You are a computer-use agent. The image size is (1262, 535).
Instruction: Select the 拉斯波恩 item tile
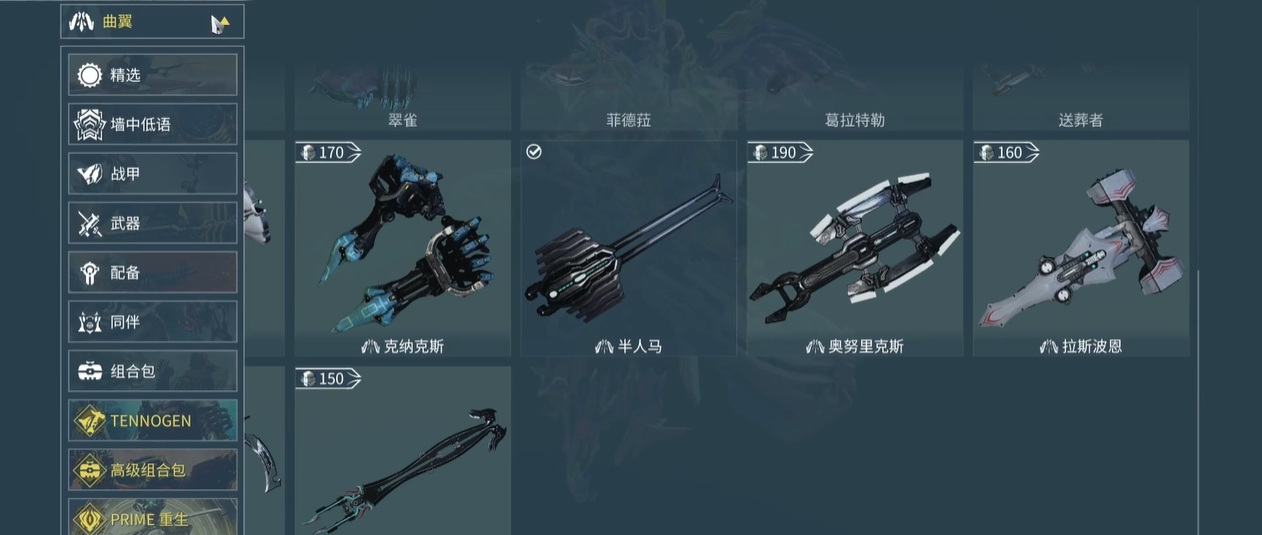[x=1080, y=248]
